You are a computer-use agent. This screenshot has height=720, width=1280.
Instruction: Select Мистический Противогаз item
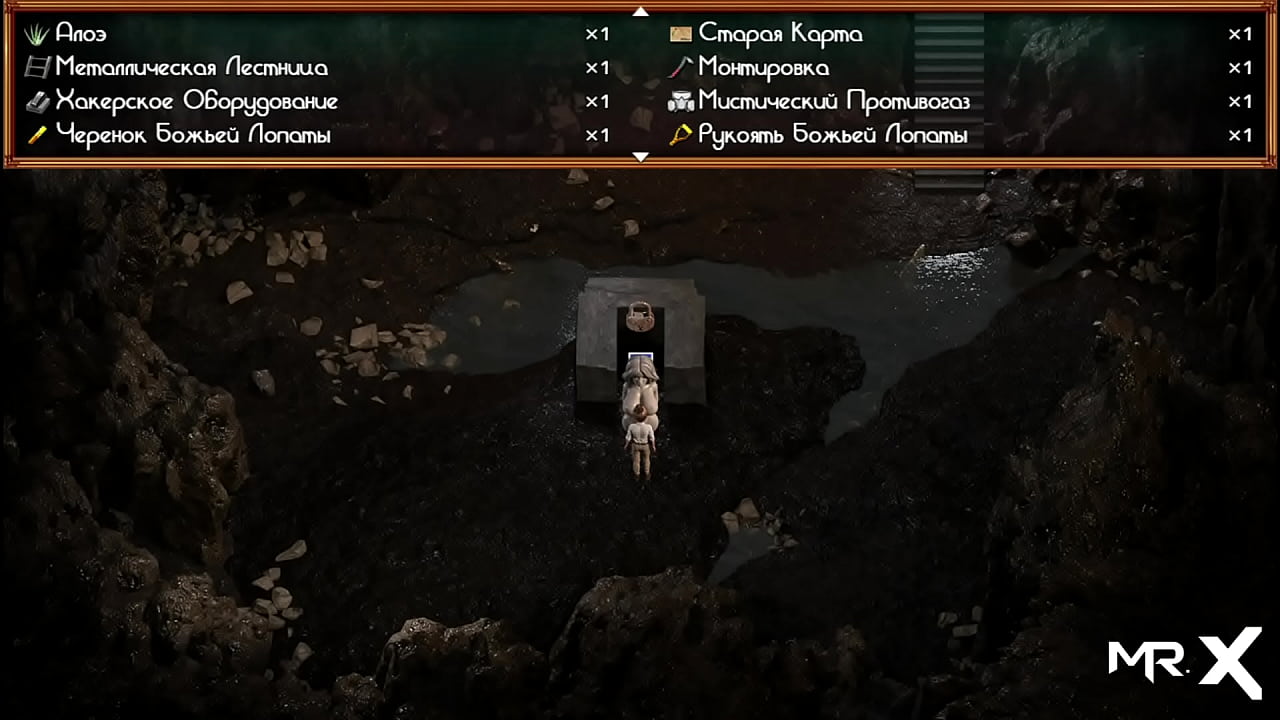coord(833,102)
